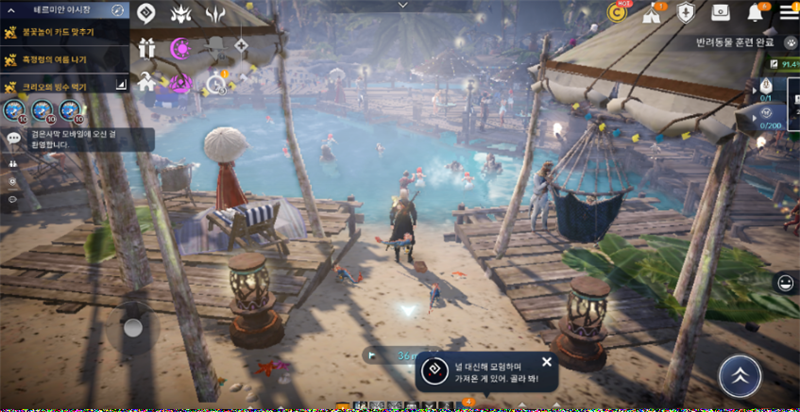The width and height of the screenshot is (800, 412).
Task: Open the chat message box
Action: point(80,139)
